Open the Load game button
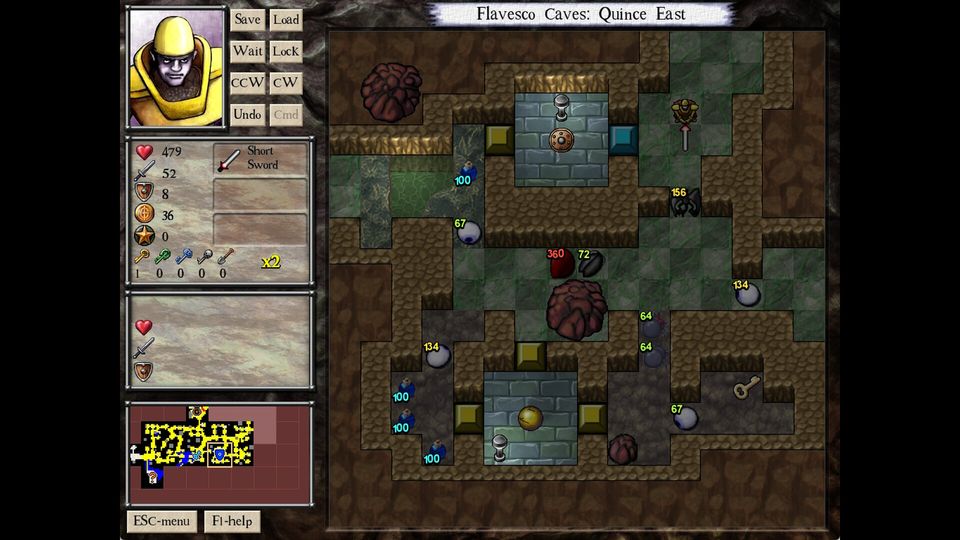 (286, 19)
